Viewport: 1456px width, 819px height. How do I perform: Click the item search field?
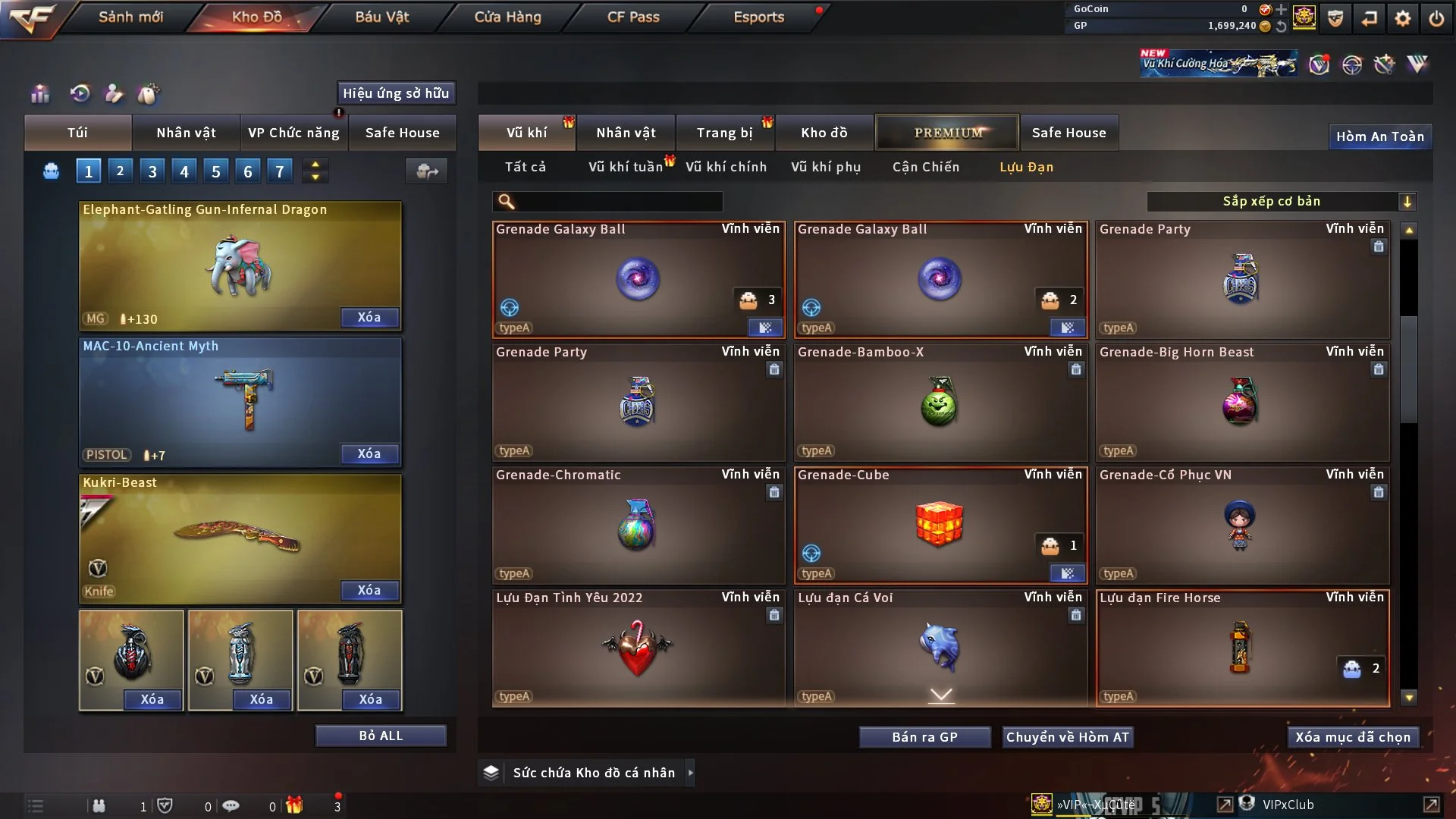pyautogui.click(x=618, y=202)
